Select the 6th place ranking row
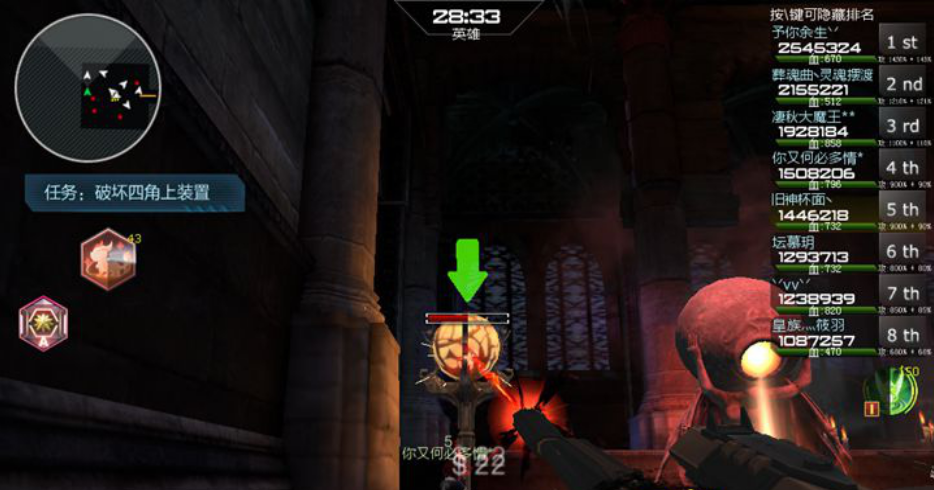This screenshot has height=490, width=934. tap(847, 253)
